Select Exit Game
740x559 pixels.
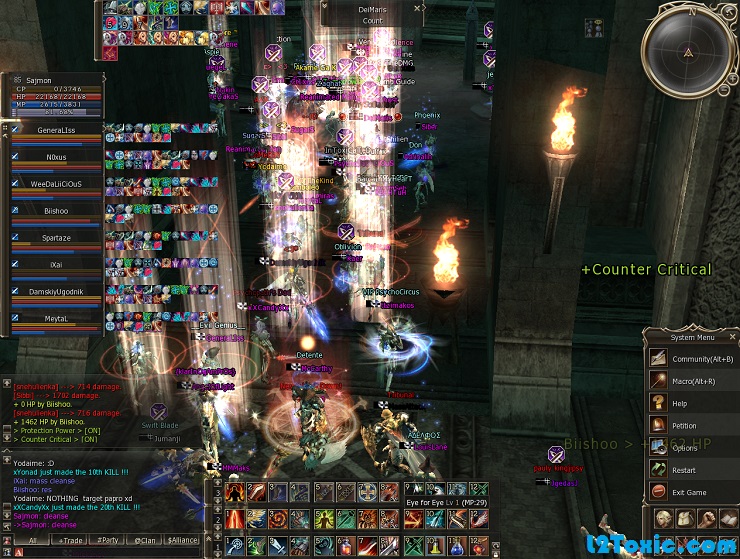[689, 492]
